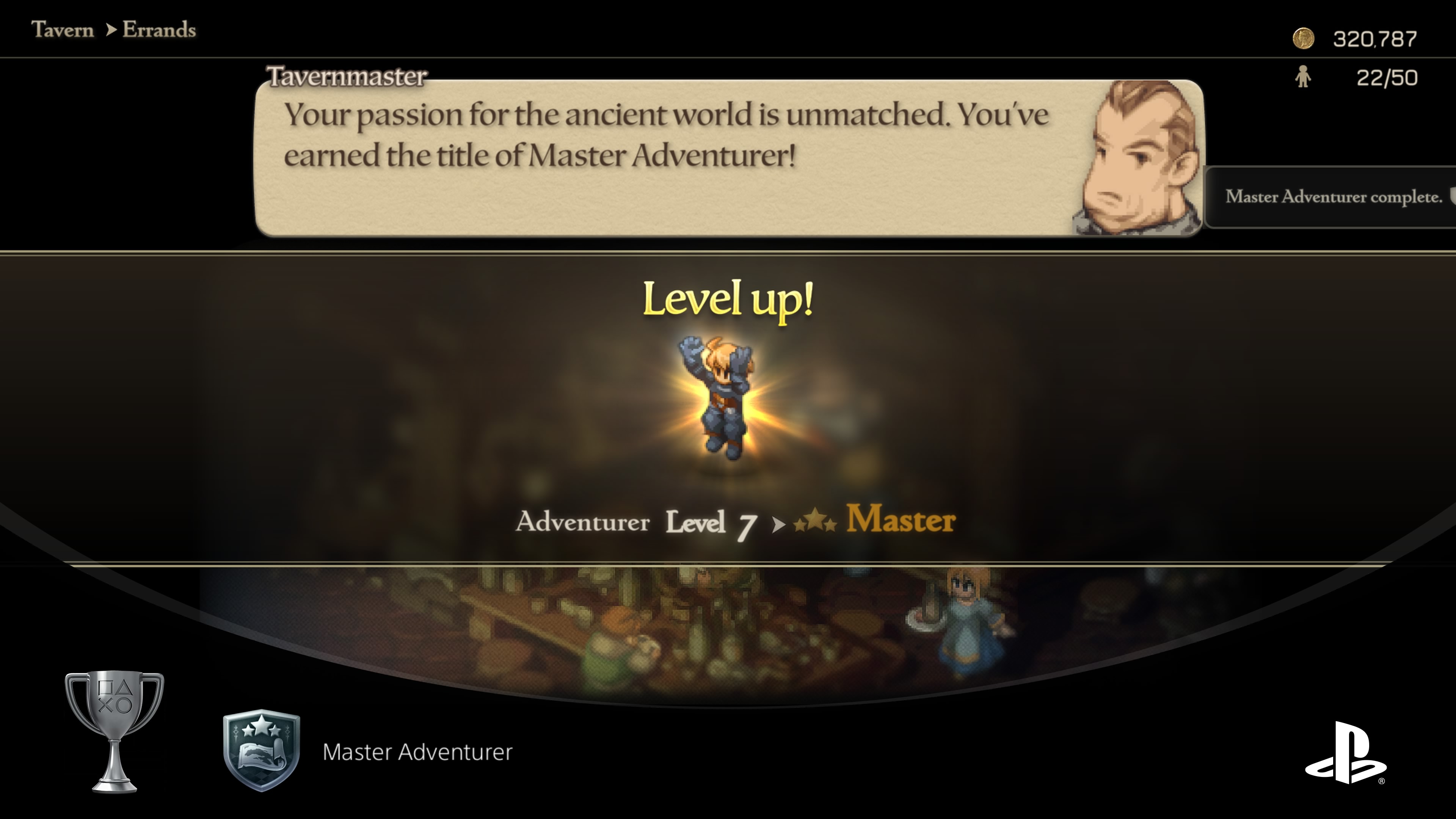Advance the Tavernmaster's dialogue box
The width and height of the screenshot is (1456, 819).
click(x=667, y=158)
